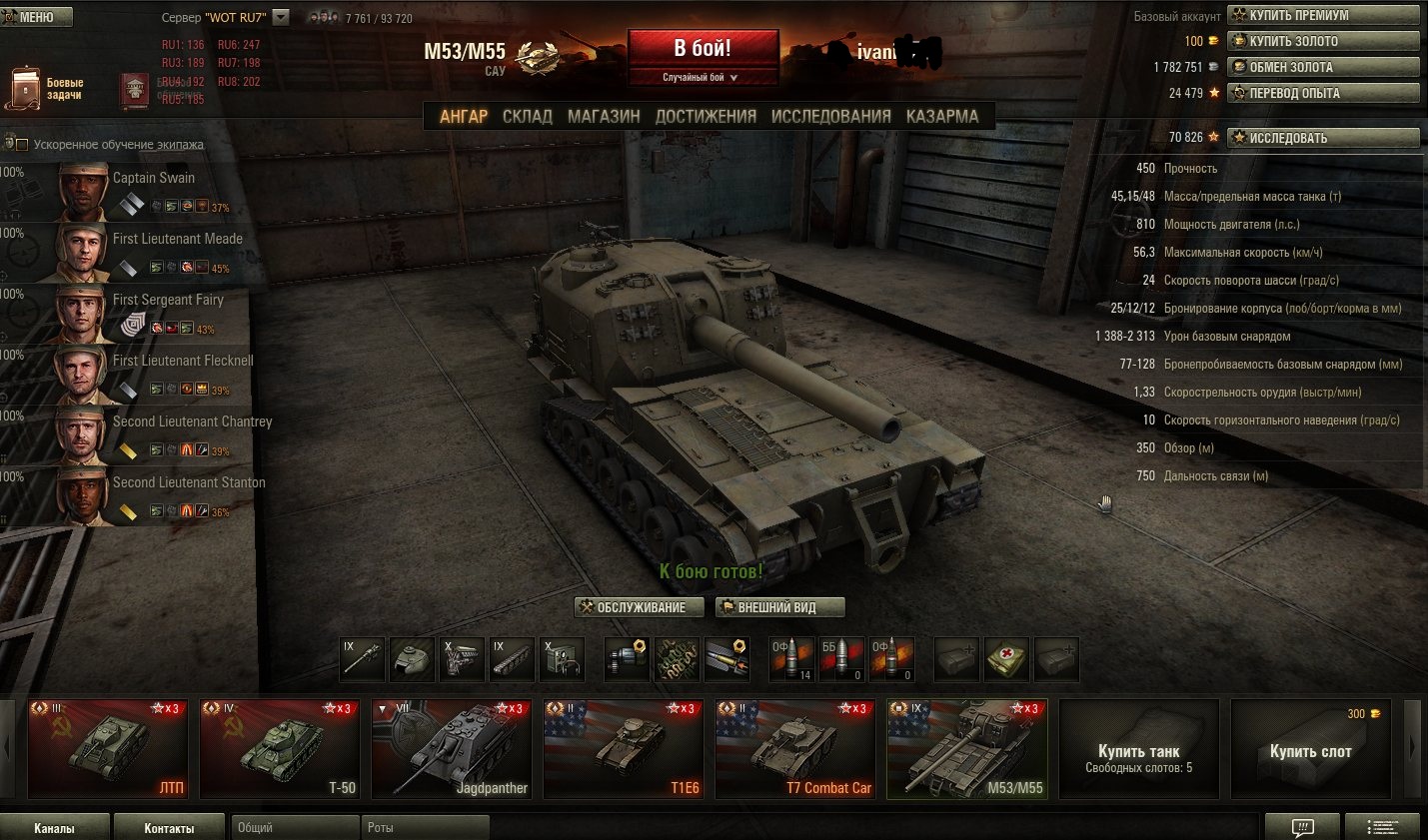
Task: Open ПЕРЕВОД ОПЫТА conversion
Action: (1323, 93)
